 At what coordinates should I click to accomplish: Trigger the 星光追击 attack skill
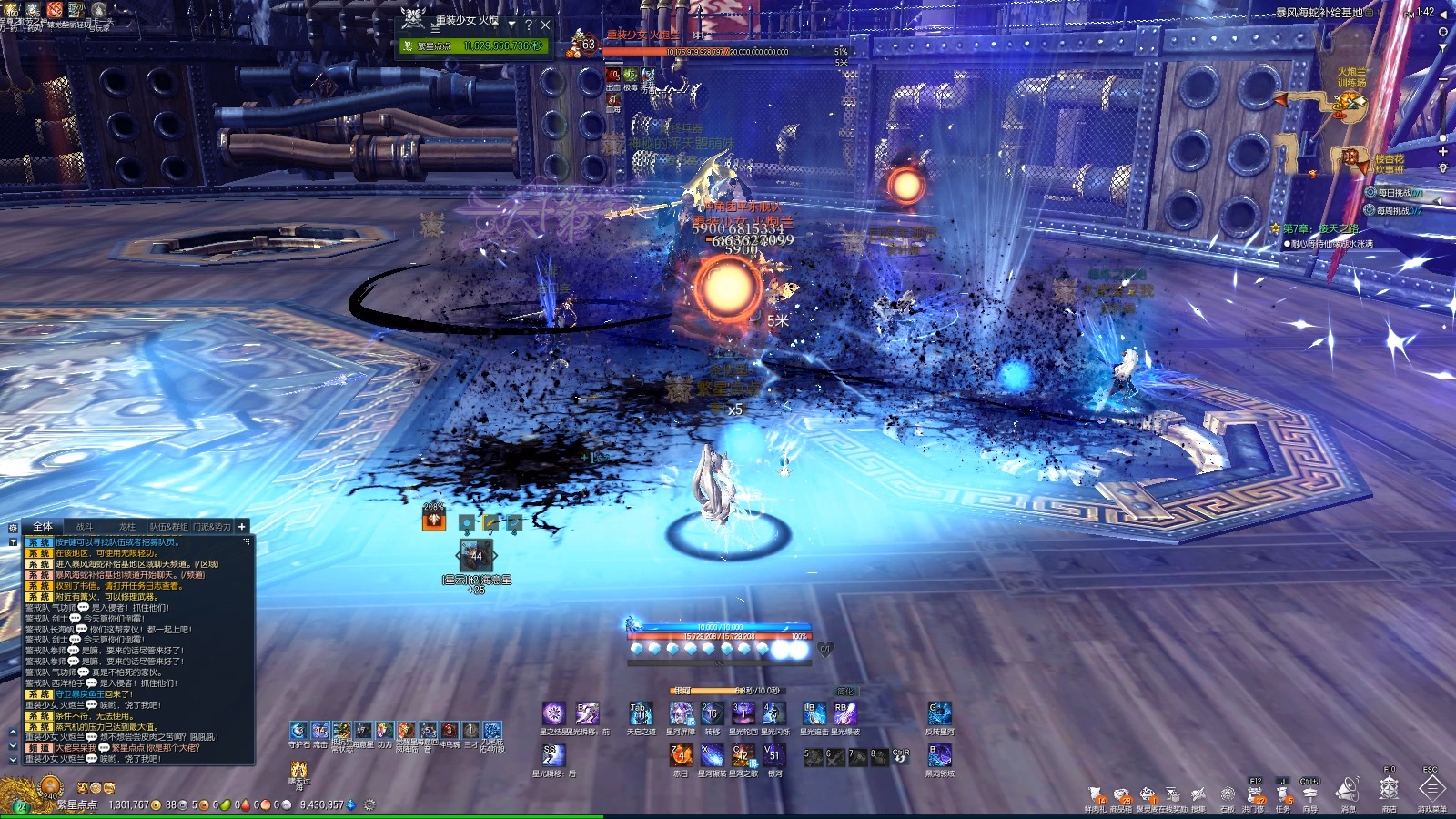[x=814, y=713]
